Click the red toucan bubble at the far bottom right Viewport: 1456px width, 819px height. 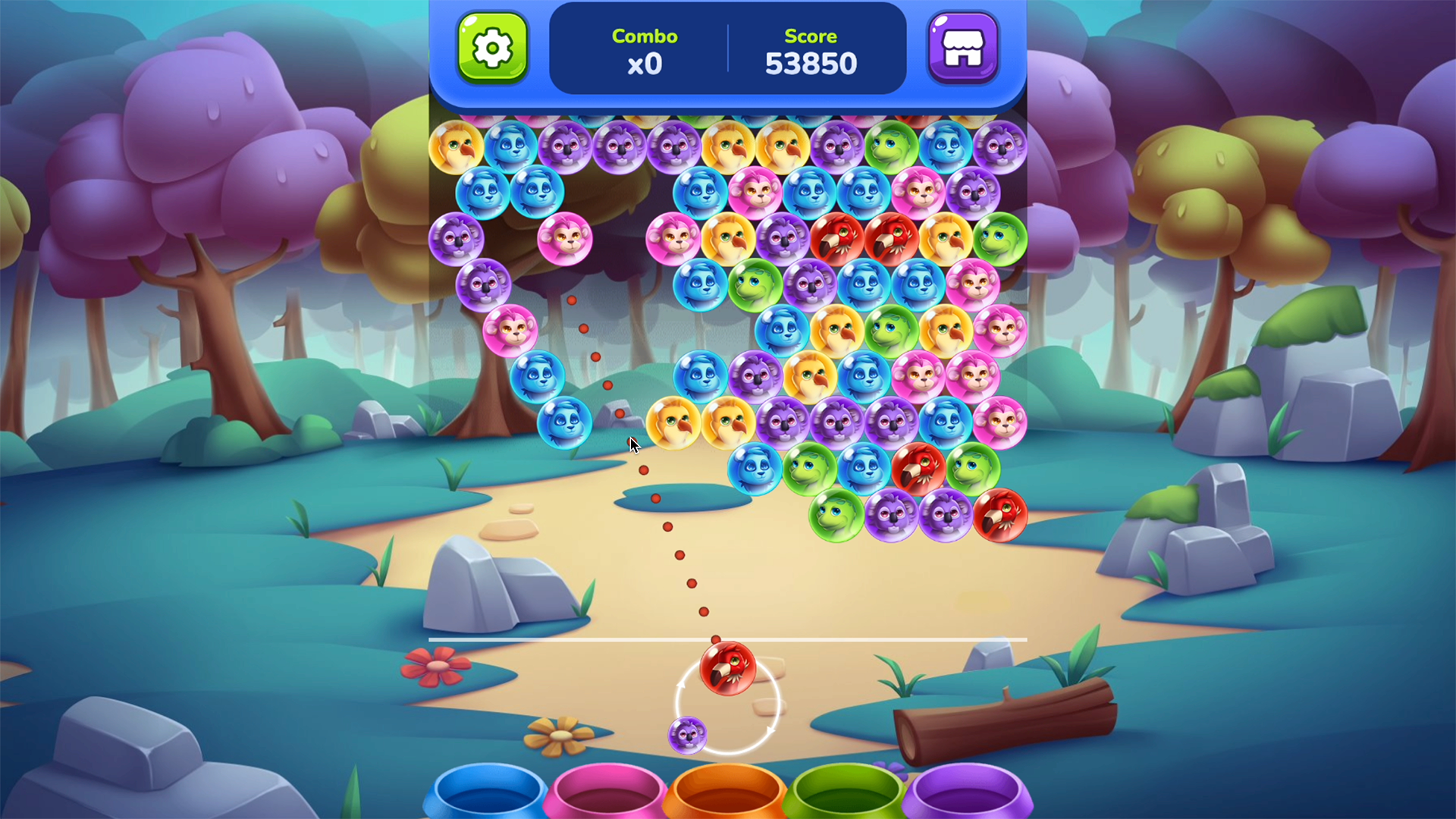(1001, 514)
